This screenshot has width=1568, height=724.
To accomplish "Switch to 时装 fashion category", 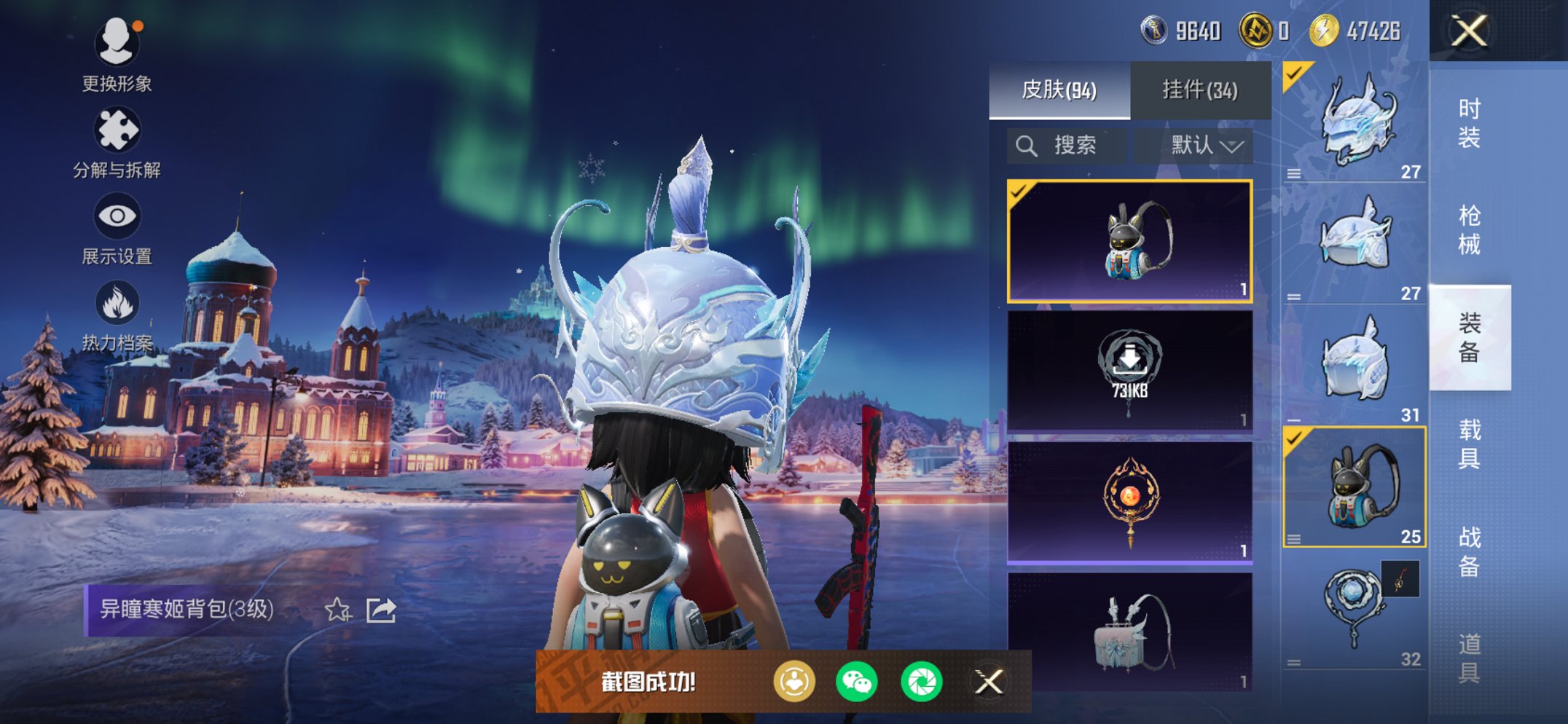I will [1469, 122].
